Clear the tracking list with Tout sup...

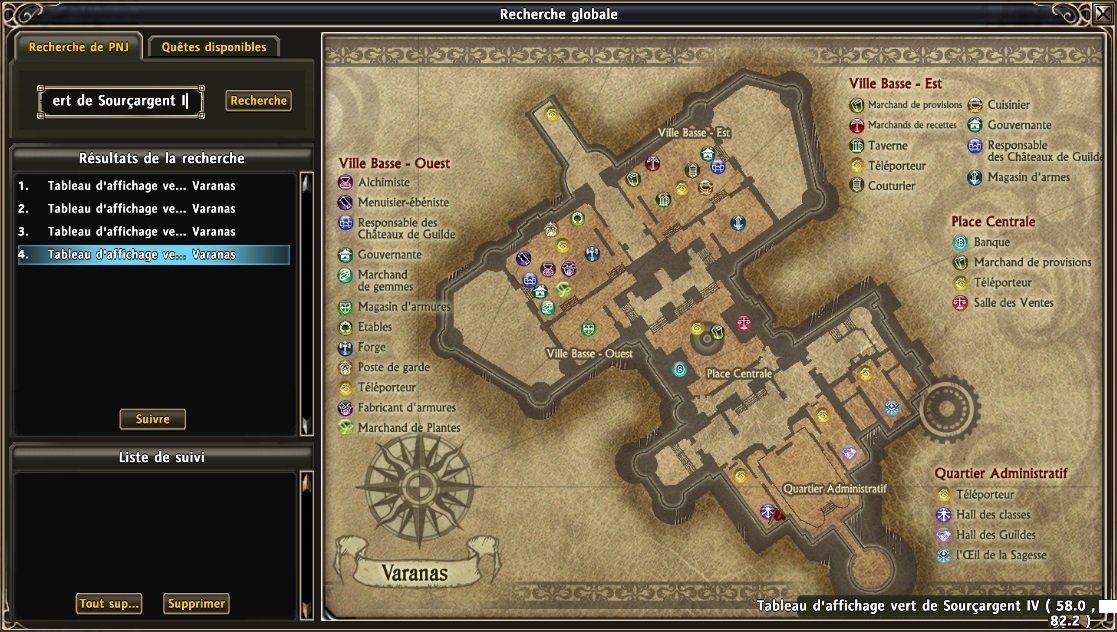(x=109, y=604)
